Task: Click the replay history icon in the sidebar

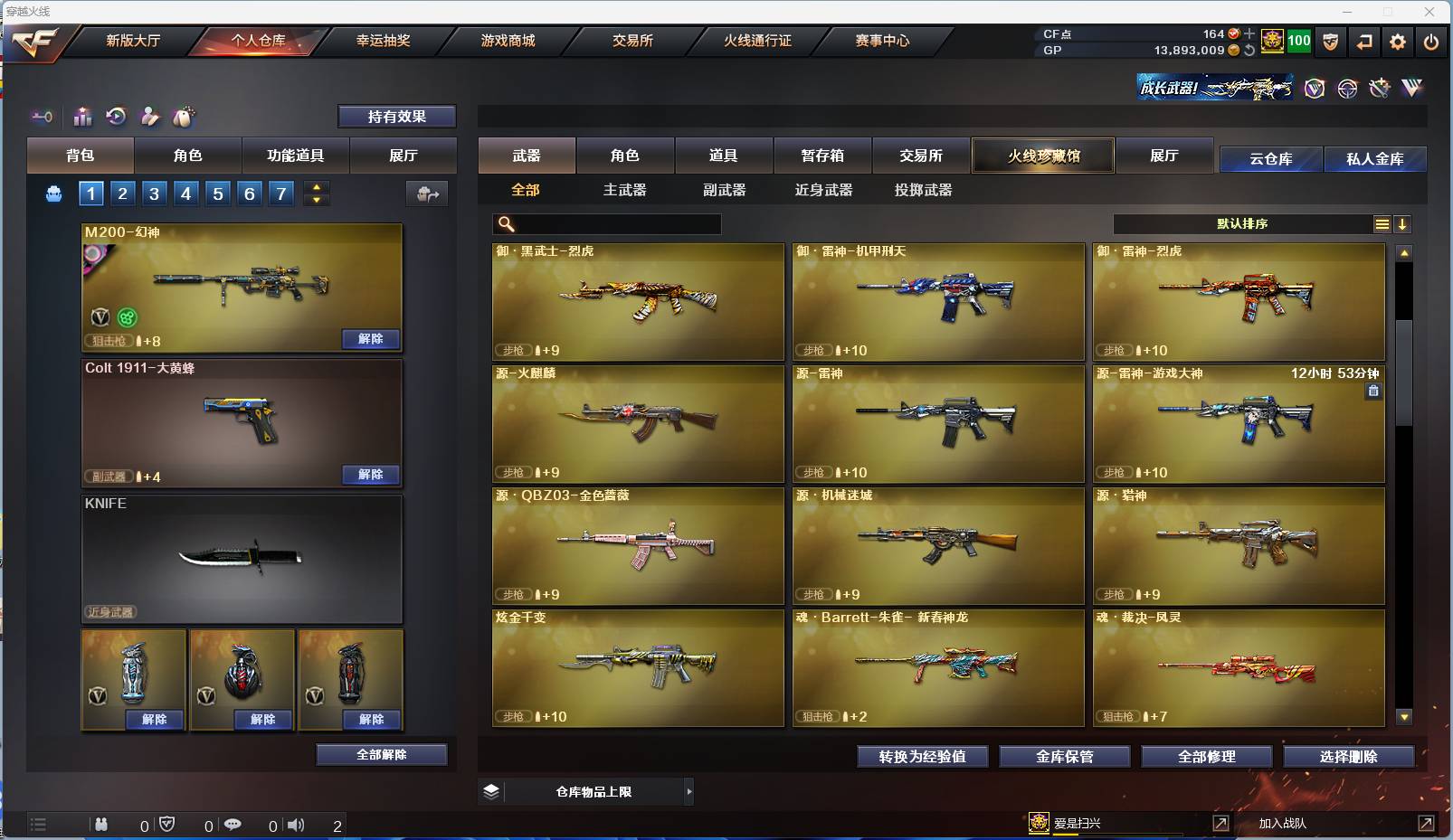Action: 116,117
